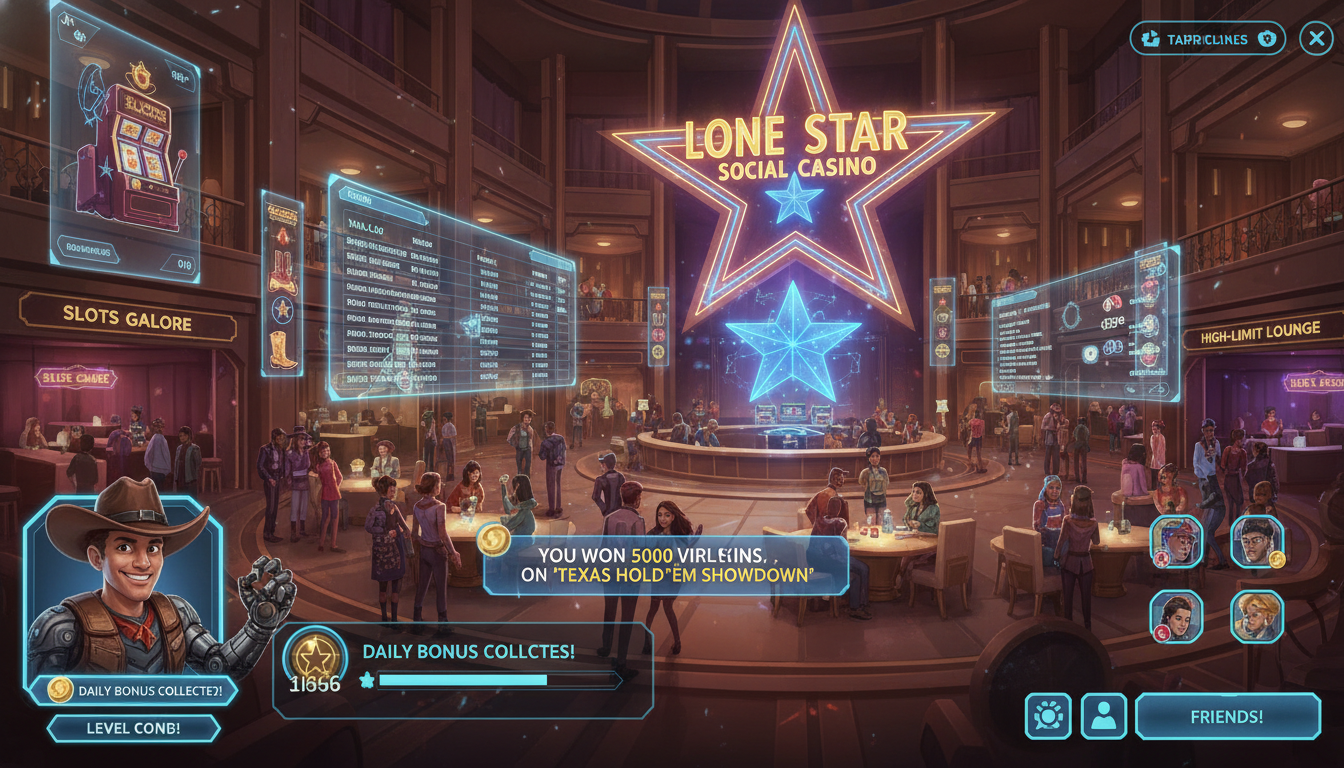Click the Level button under the cowboy portrait
The image size is (1344, 768).
[x=134, y=728]
